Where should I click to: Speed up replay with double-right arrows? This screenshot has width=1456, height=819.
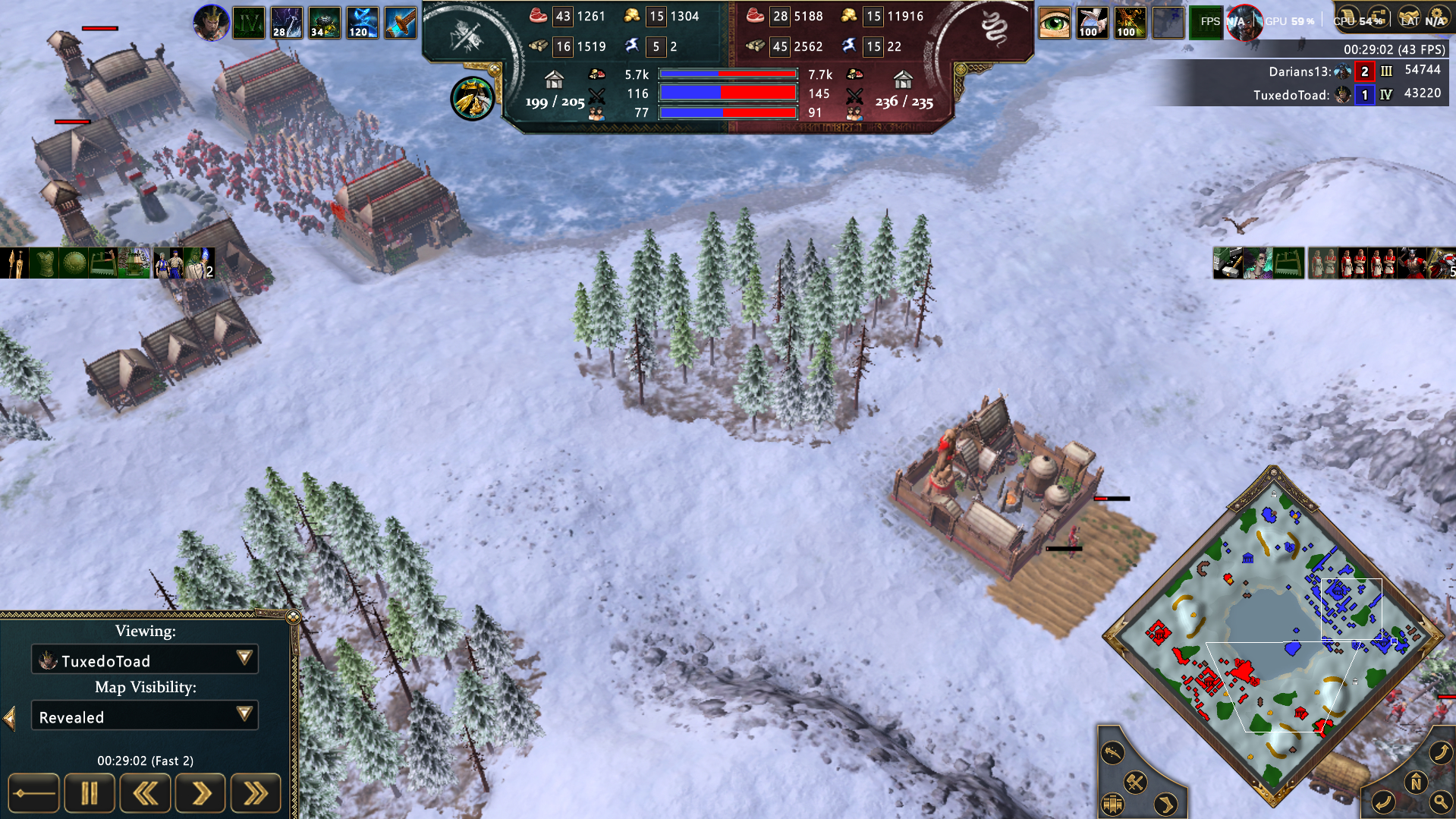(256, 794)
